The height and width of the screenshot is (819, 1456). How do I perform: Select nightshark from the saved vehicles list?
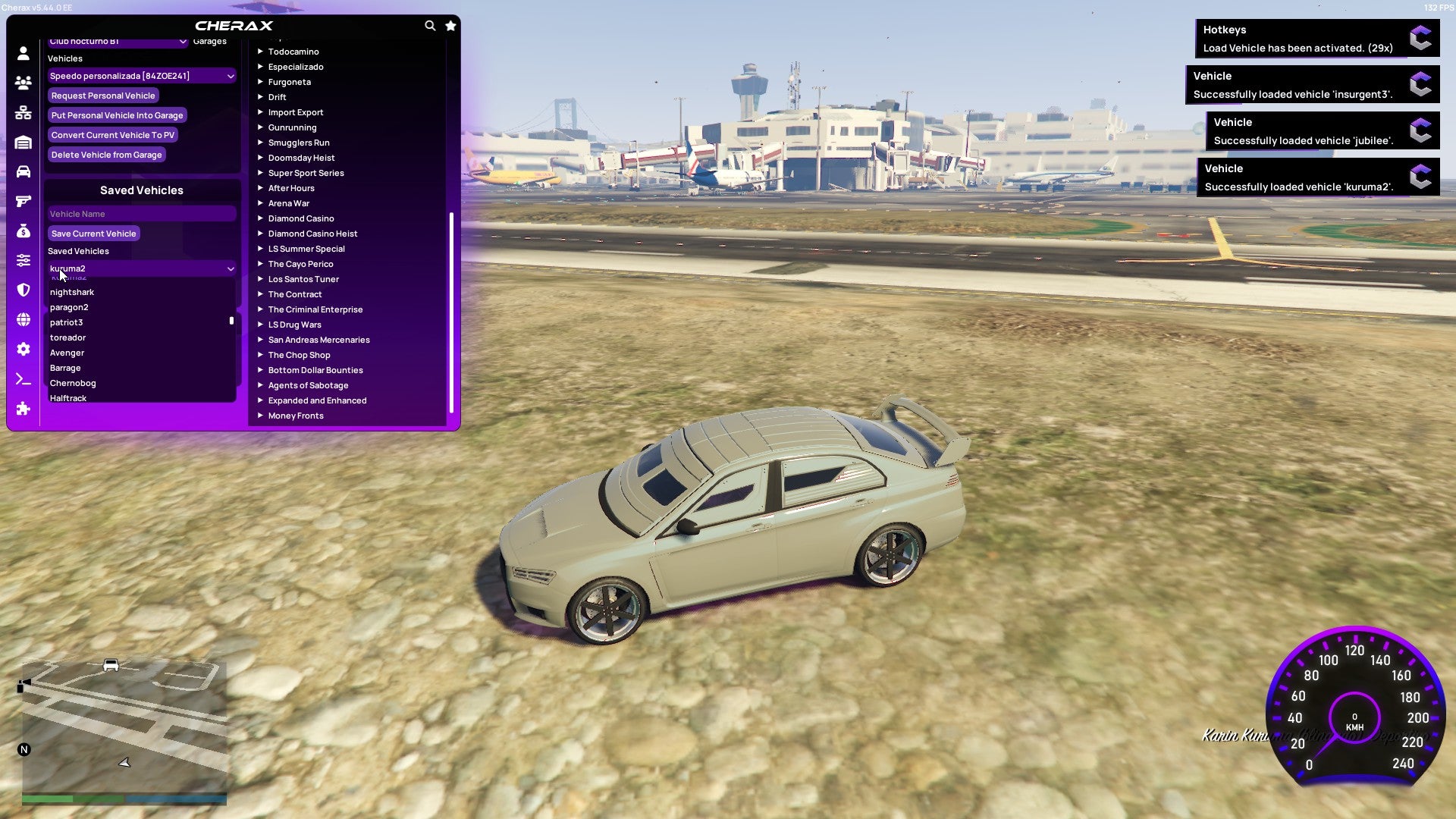coord(72,291)
